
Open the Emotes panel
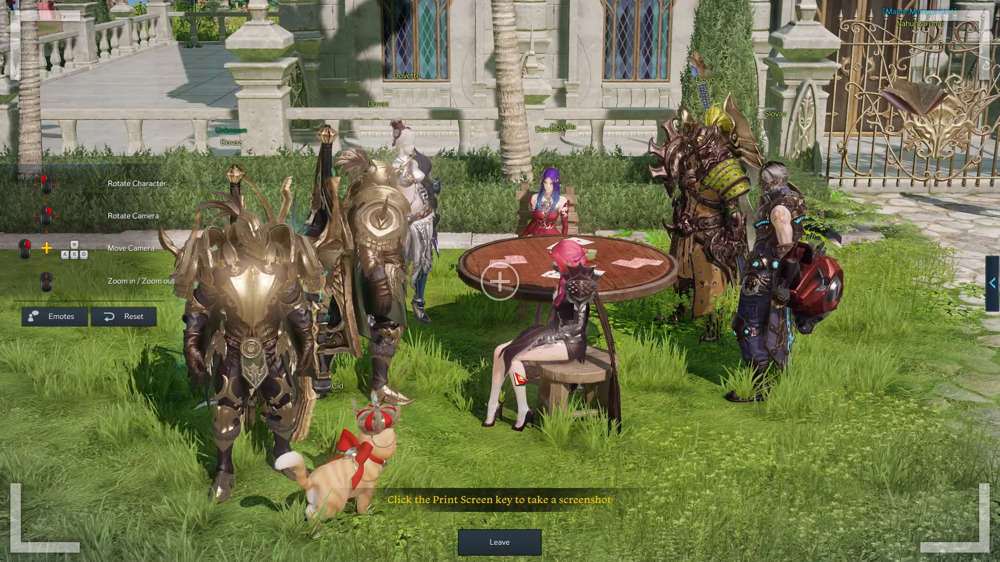click(53, 316)
